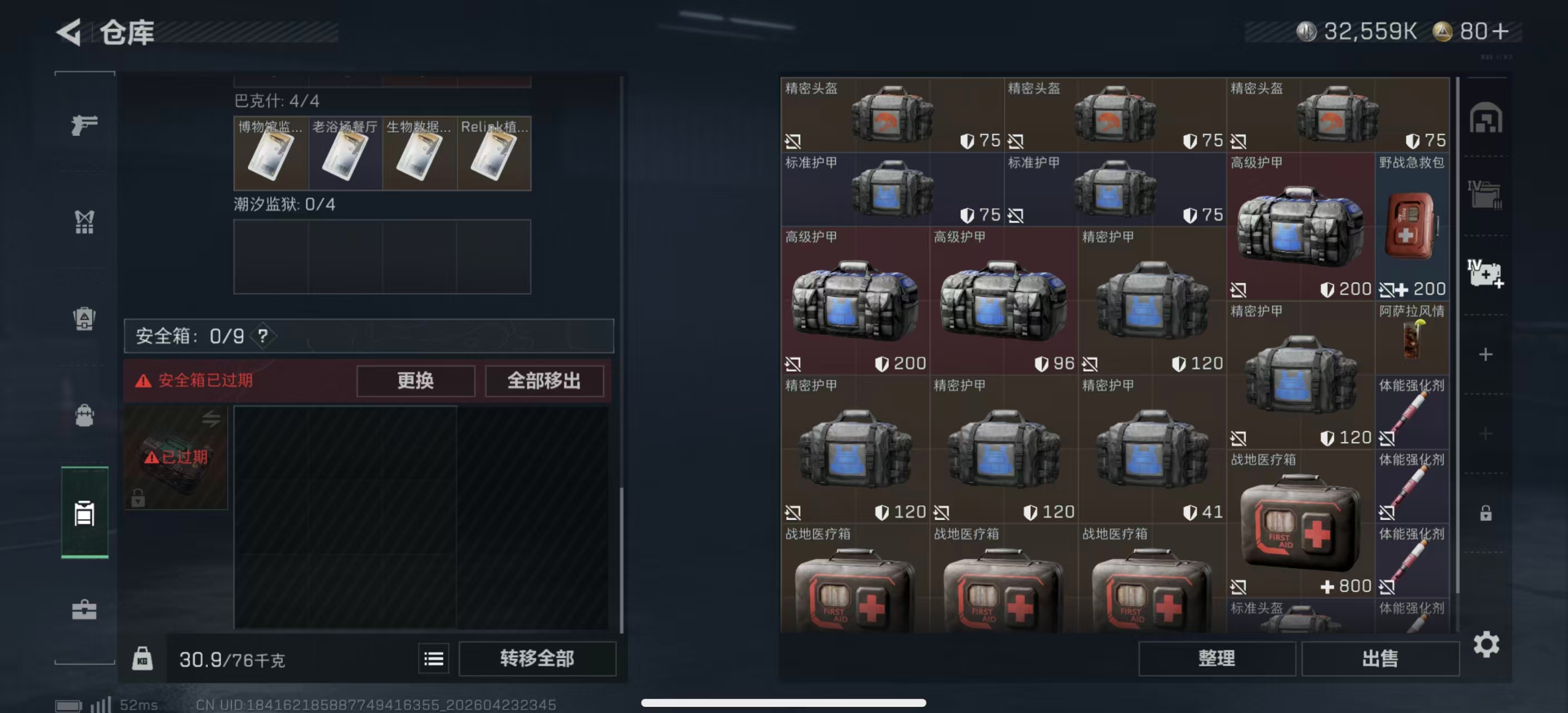Select the Relink植 keycard slot
The image size is (1568, 713).
494,153
